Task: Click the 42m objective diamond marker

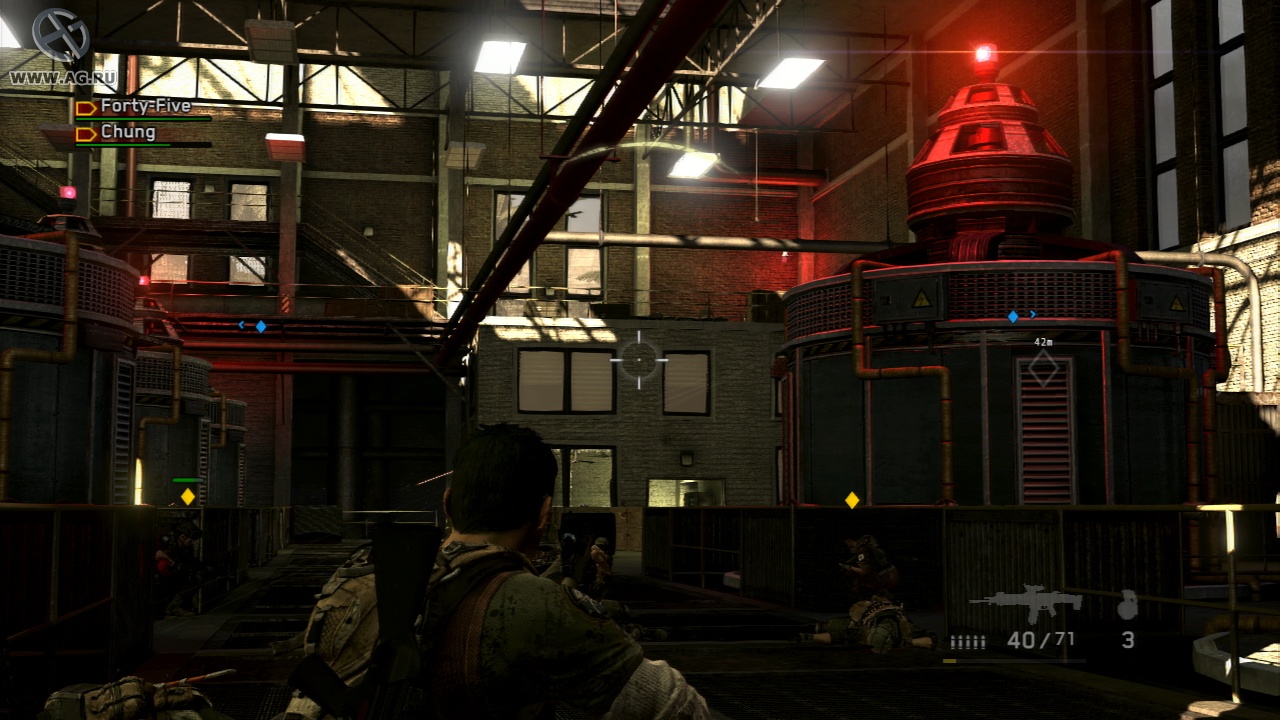Action: point(1043,368)
